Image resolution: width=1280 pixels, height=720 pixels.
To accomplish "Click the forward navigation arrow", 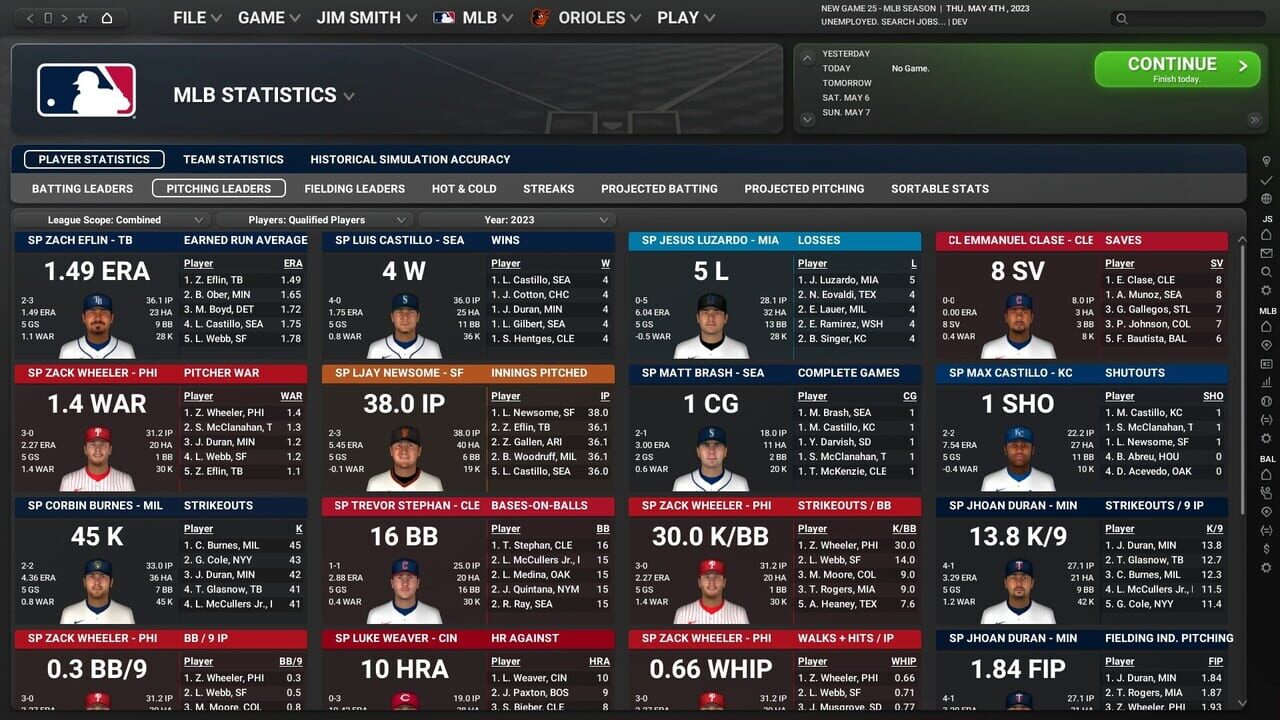I will (65, 18).
